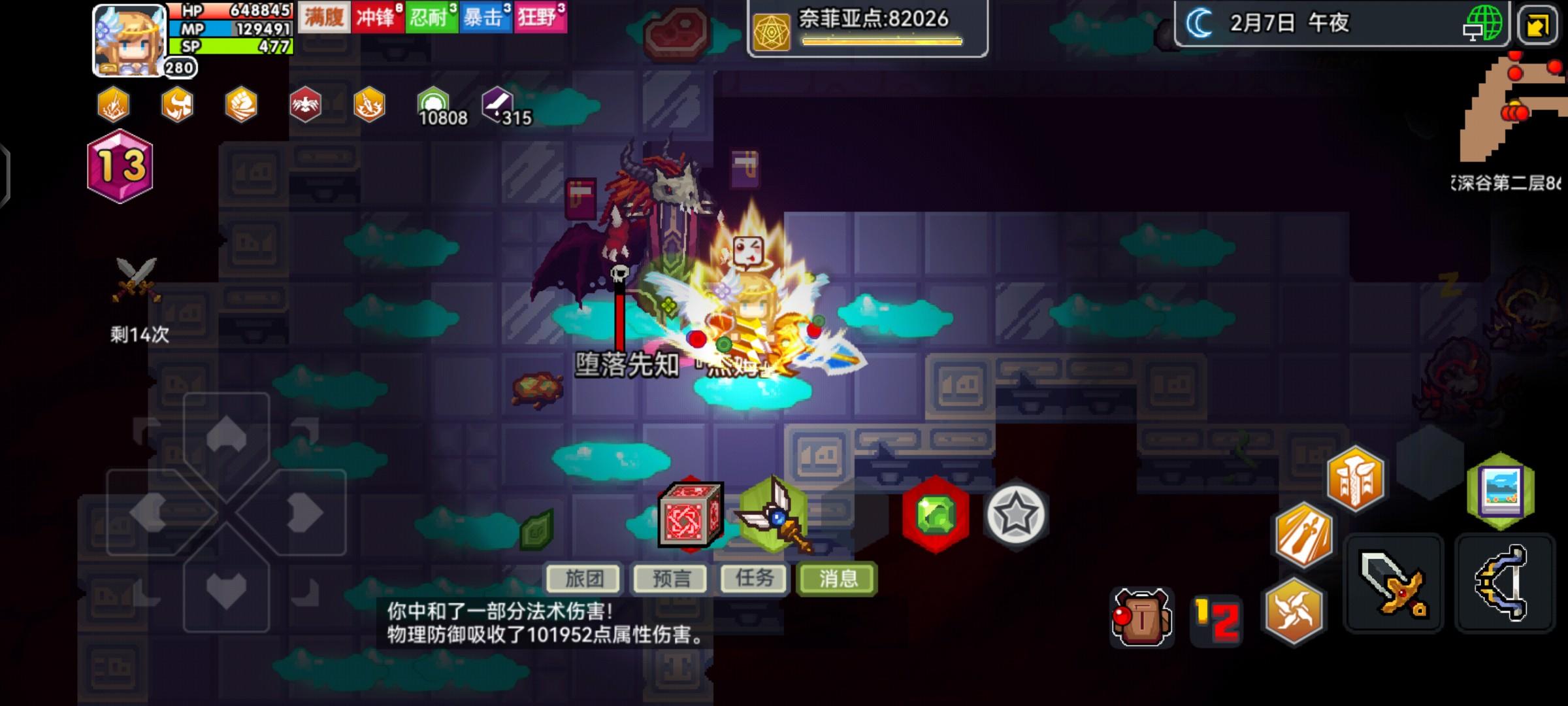Switch to the 旅团 tab
The height and width of the screenshot is (706, 1568).
585,579
